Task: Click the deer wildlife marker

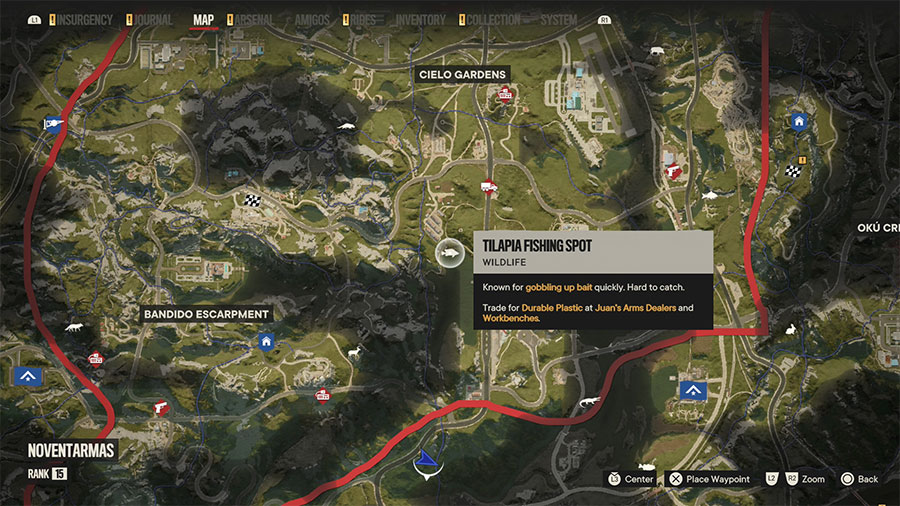Action: (x=354, y=352)
